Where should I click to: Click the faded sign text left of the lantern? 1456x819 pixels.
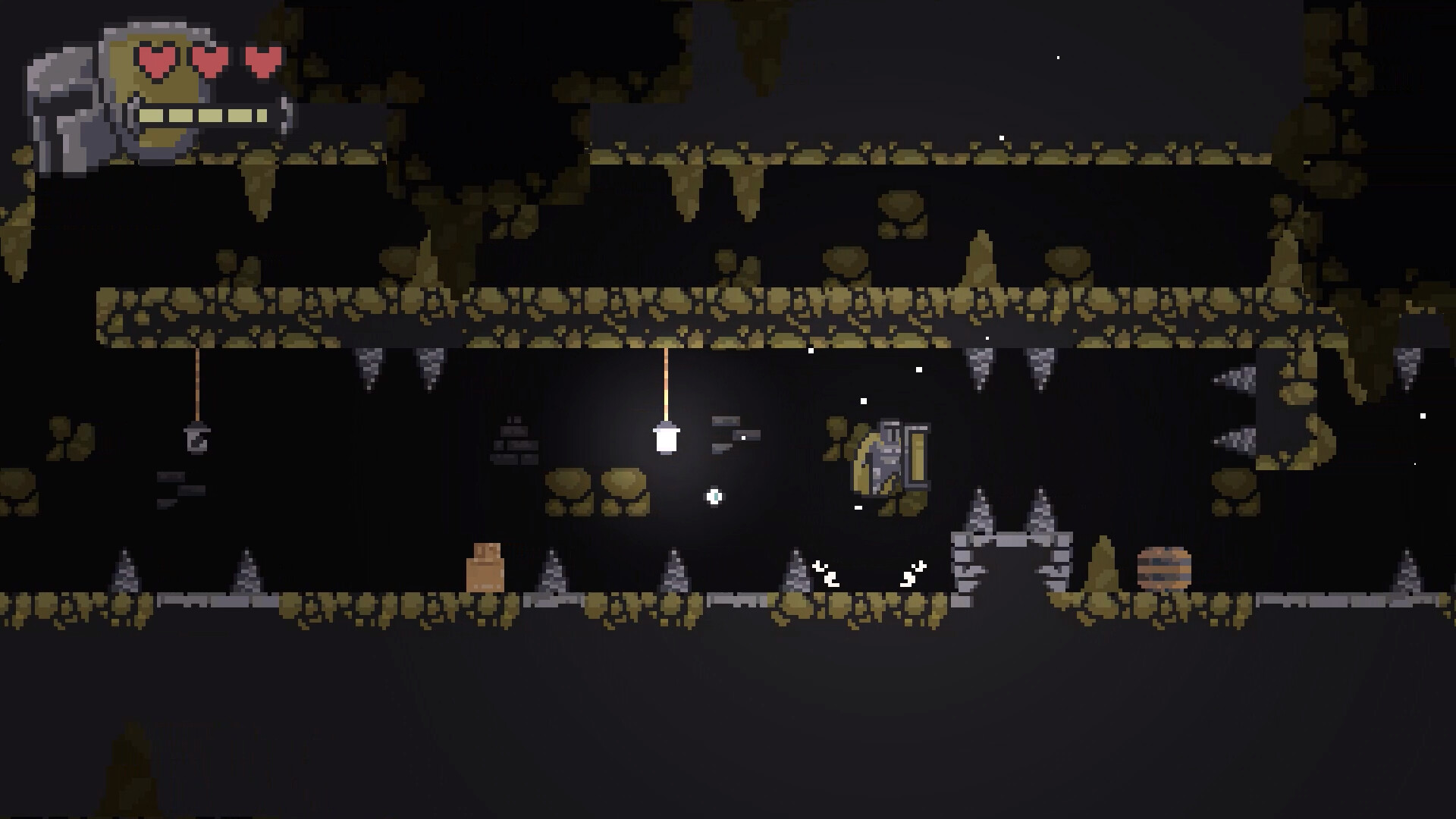(514, 440)
